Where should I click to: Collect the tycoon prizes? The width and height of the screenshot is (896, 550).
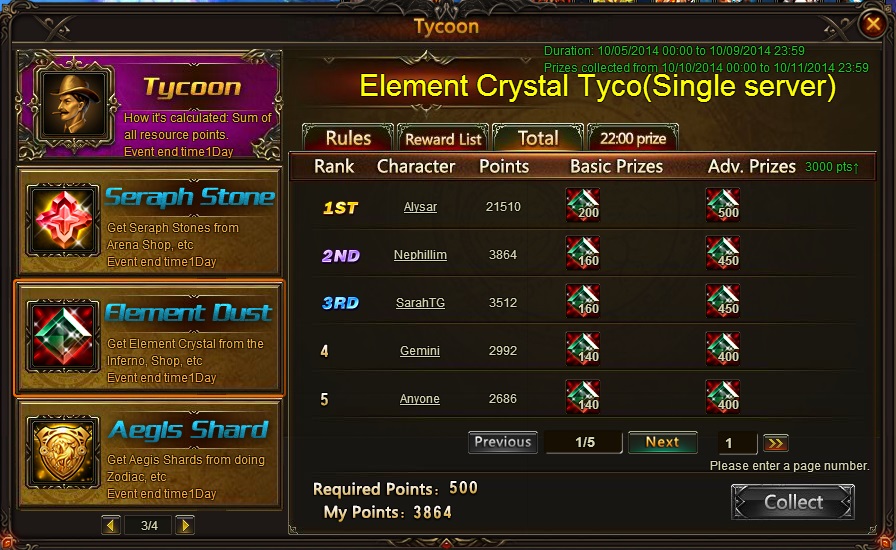coord(793,502)
